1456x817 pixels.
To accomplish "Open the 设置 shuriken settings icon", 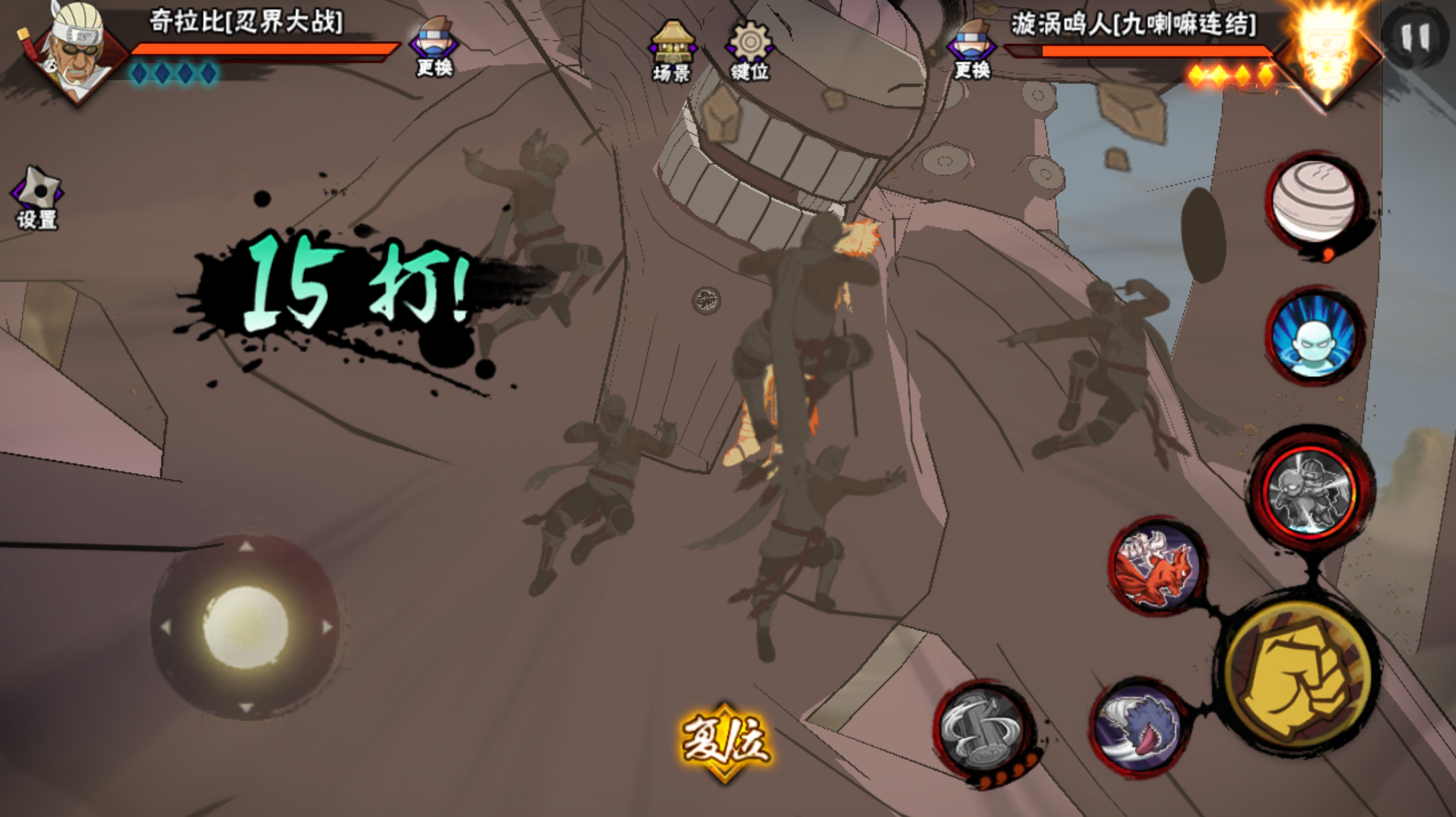I will 36,197.
